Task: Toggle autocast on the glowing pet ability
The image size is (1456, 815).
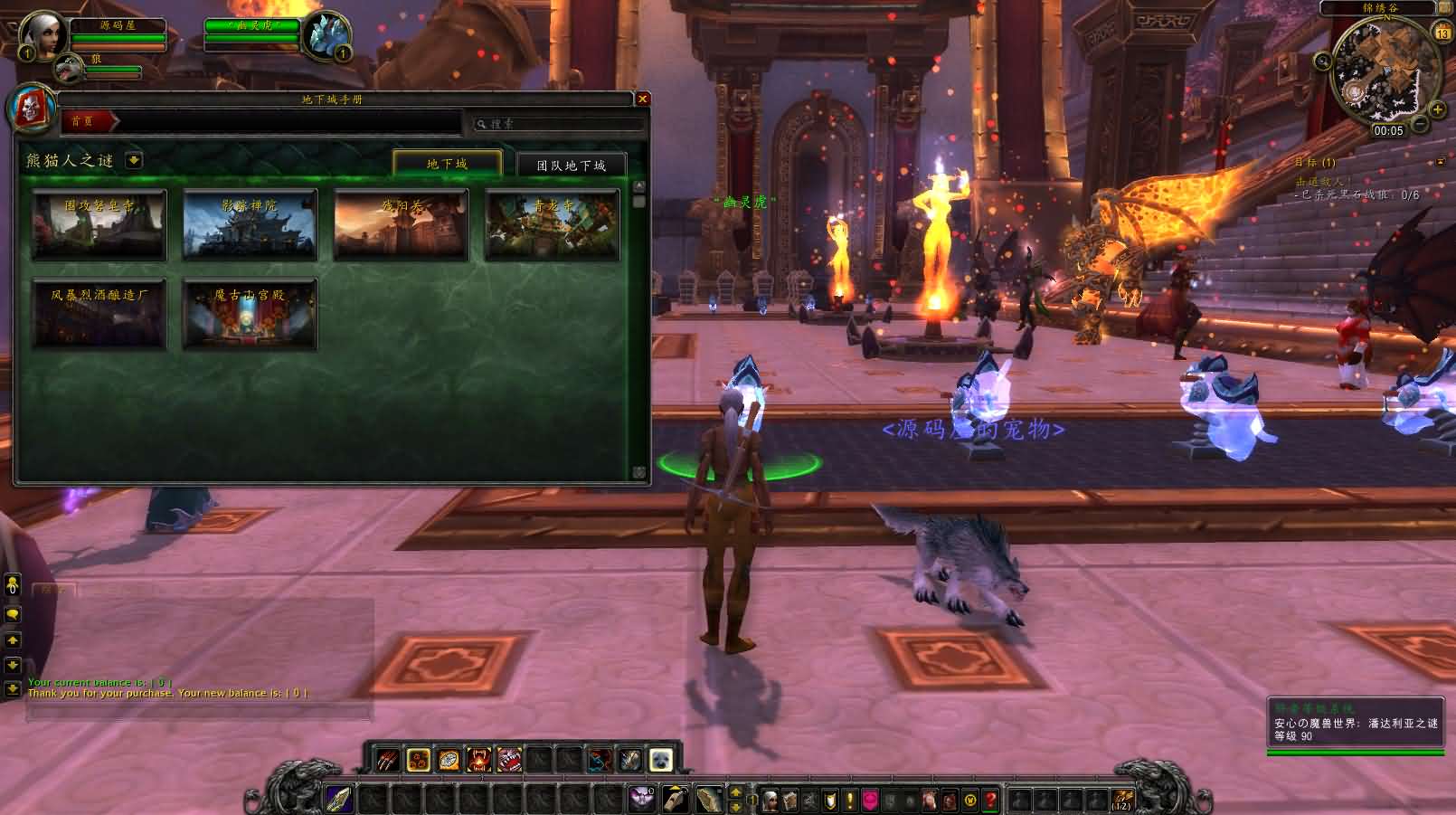Action: coord(419,760)
